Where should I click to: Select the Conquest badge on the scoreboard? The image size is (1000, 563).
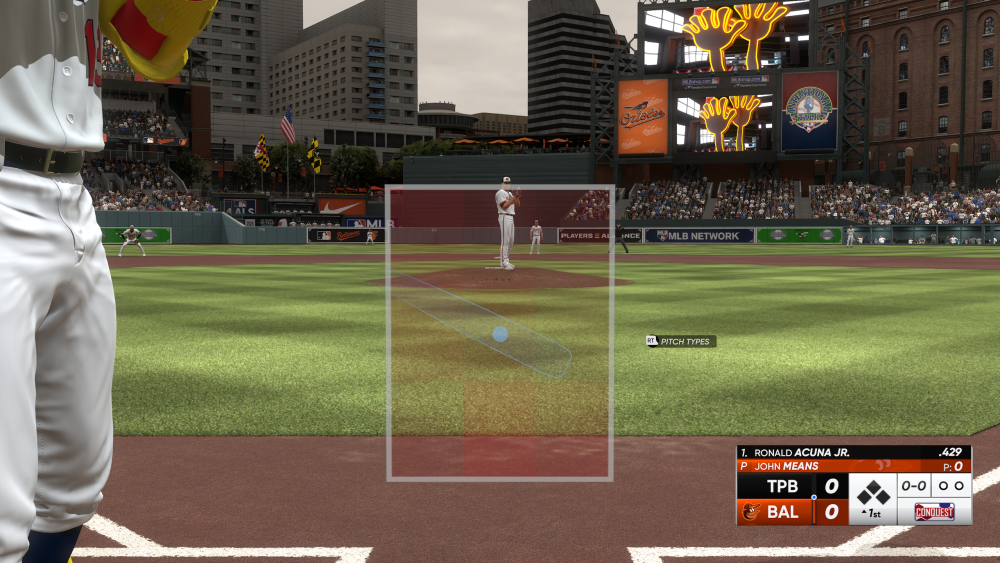tap(934, 511)
